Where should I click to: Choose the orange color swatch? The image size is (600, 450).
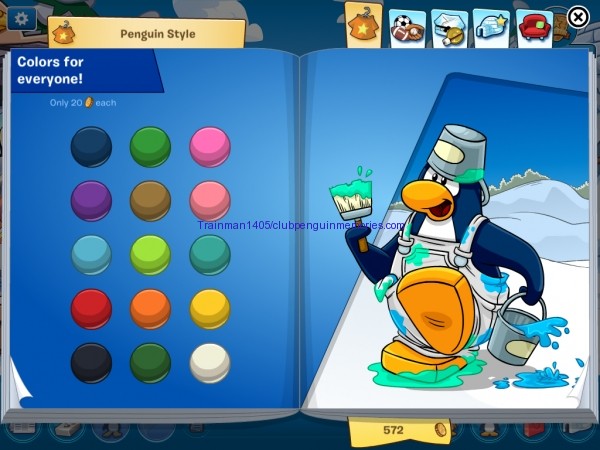pos(150,308)
